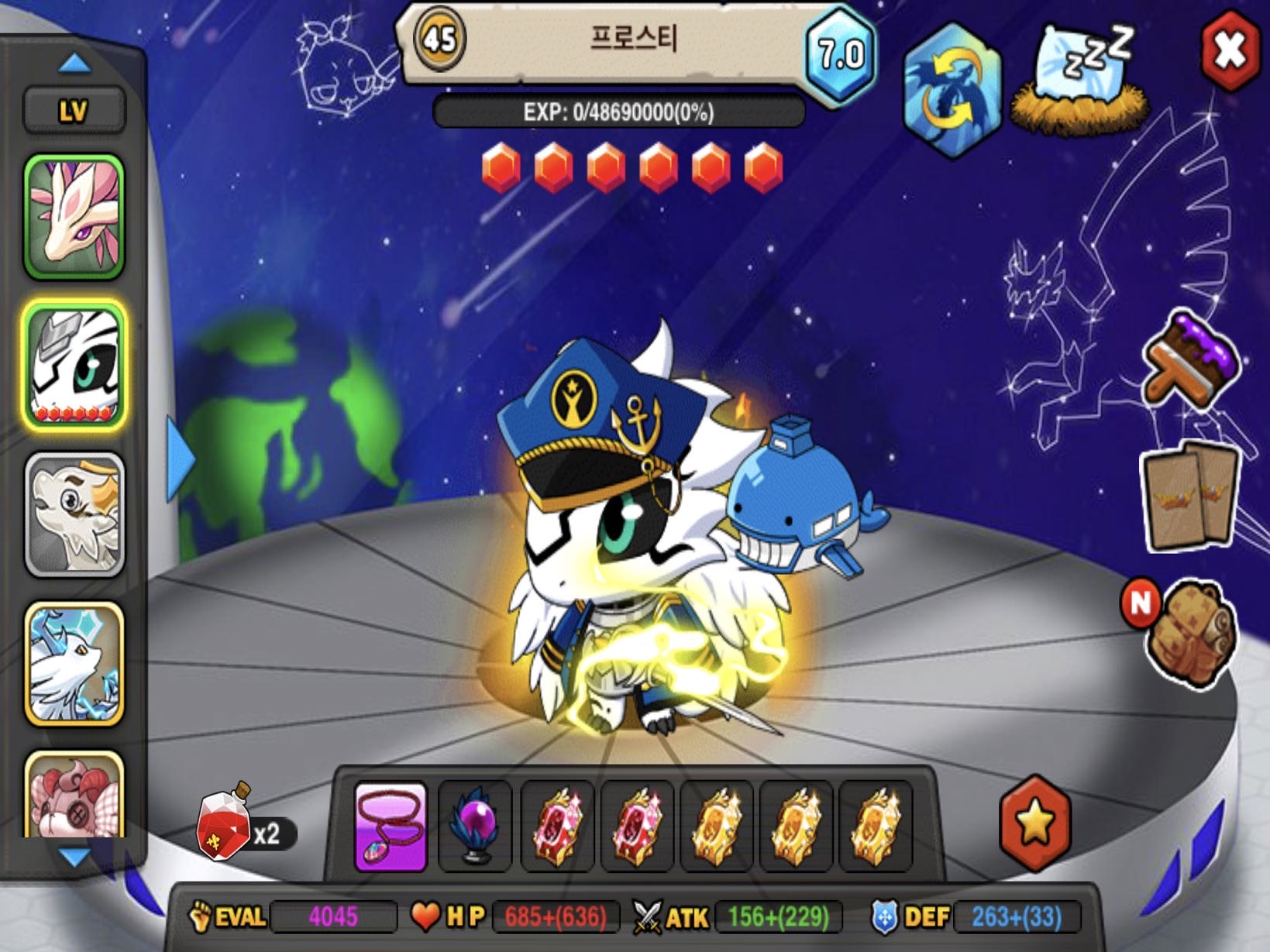Pick the ice crystal dragon portrait
Screen dimensions: 1270x952
pos(74,664)
